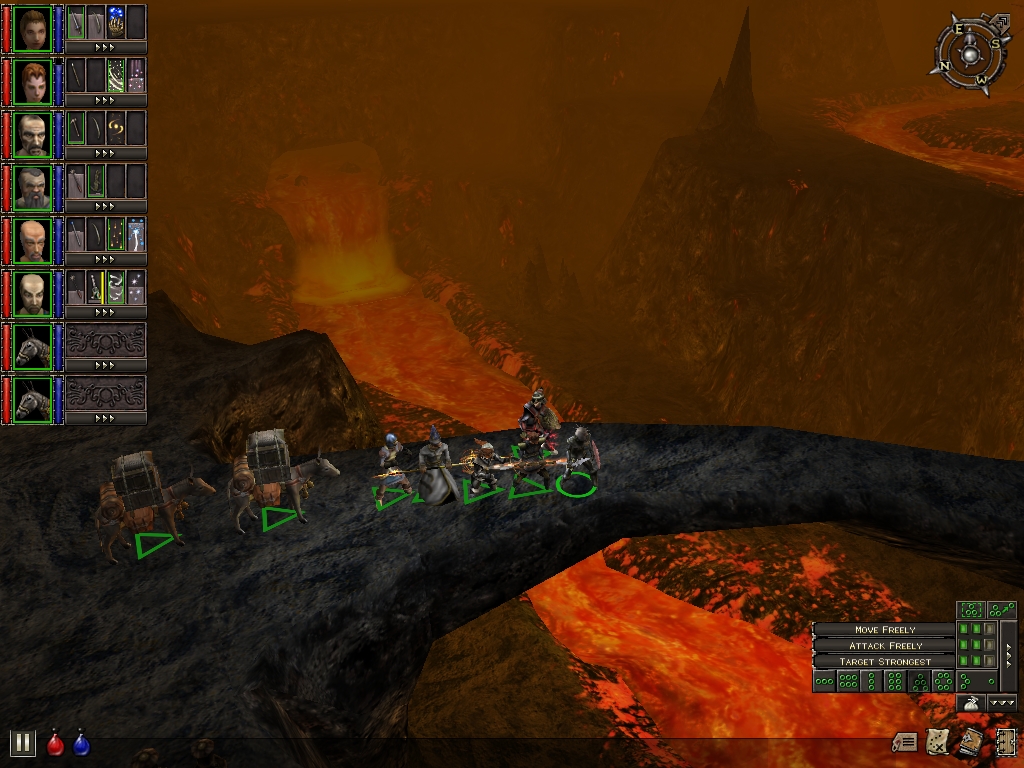Drink a blue mana potion

pos(81,744)
